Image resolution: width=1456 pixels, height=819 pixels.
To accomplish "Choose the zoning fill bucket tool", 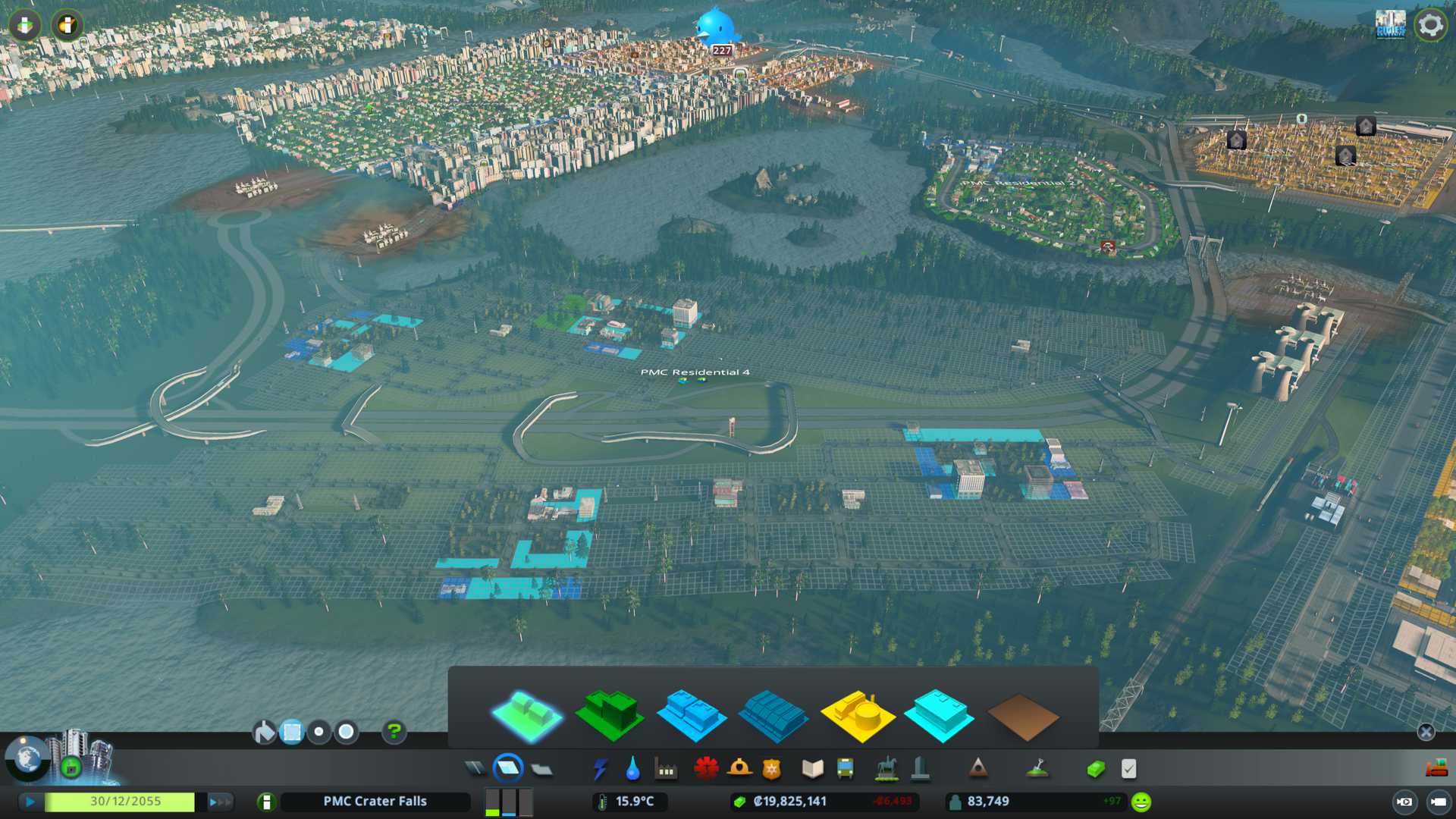I will (x=264, y=732).
